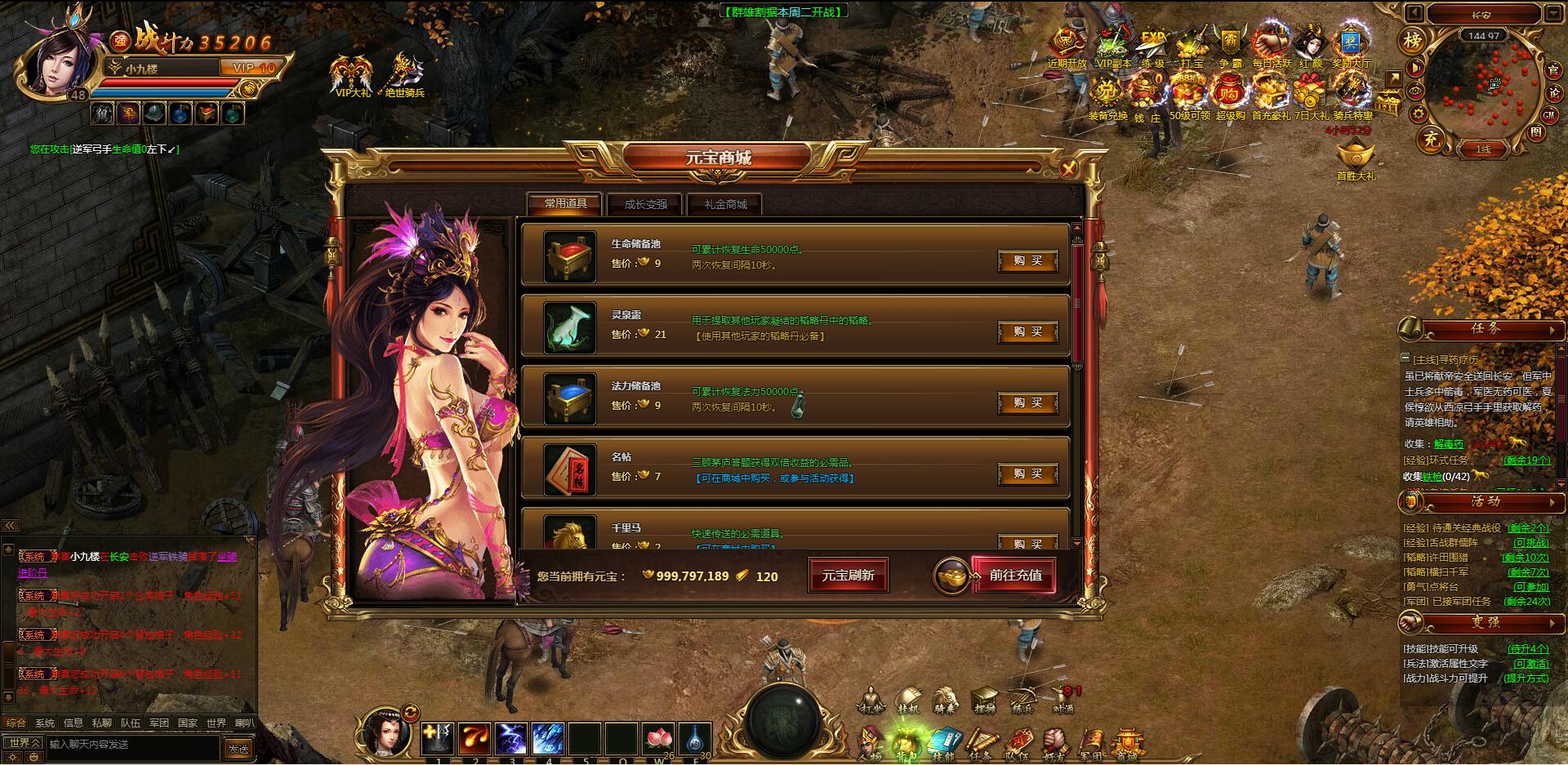Switch chat to the 私聊 tab
The width and height of the screenshot is (1568, 765).
point(101,723)
